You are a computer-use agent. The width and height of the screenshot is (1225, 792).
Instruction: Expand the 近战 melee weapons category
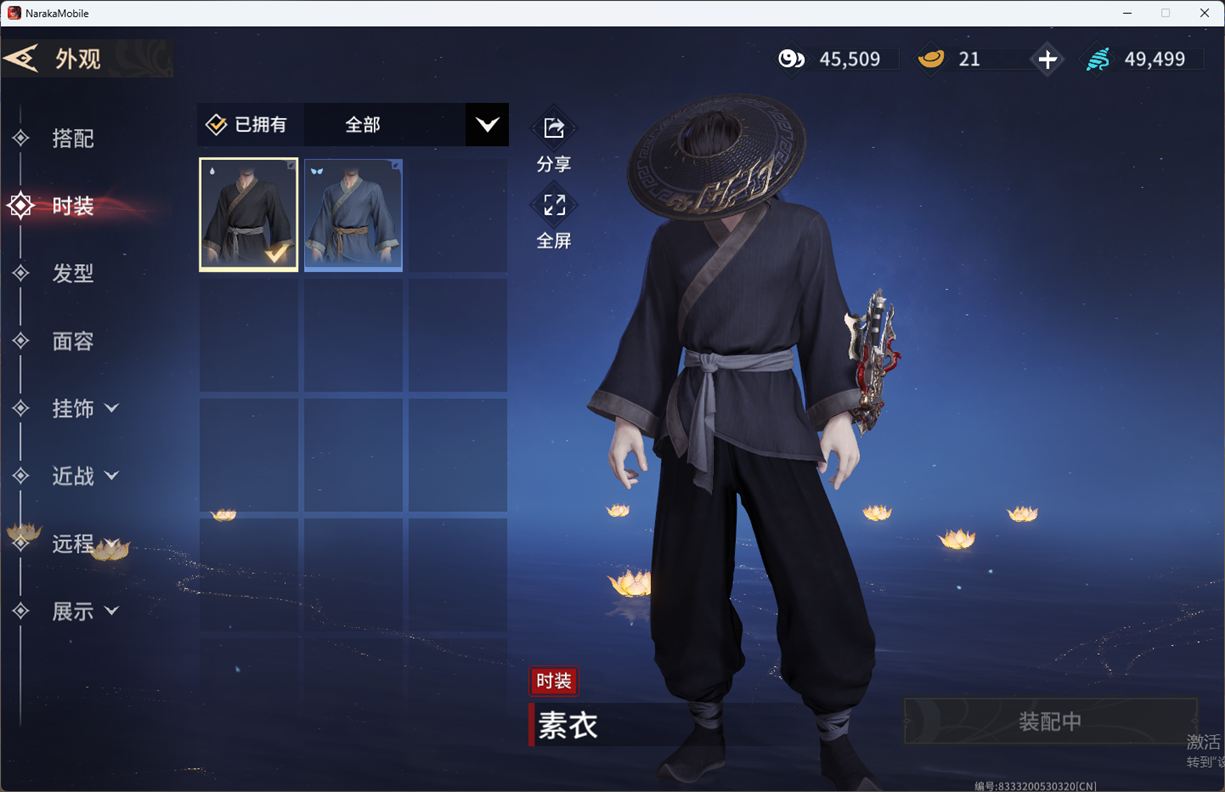(85, 476)
